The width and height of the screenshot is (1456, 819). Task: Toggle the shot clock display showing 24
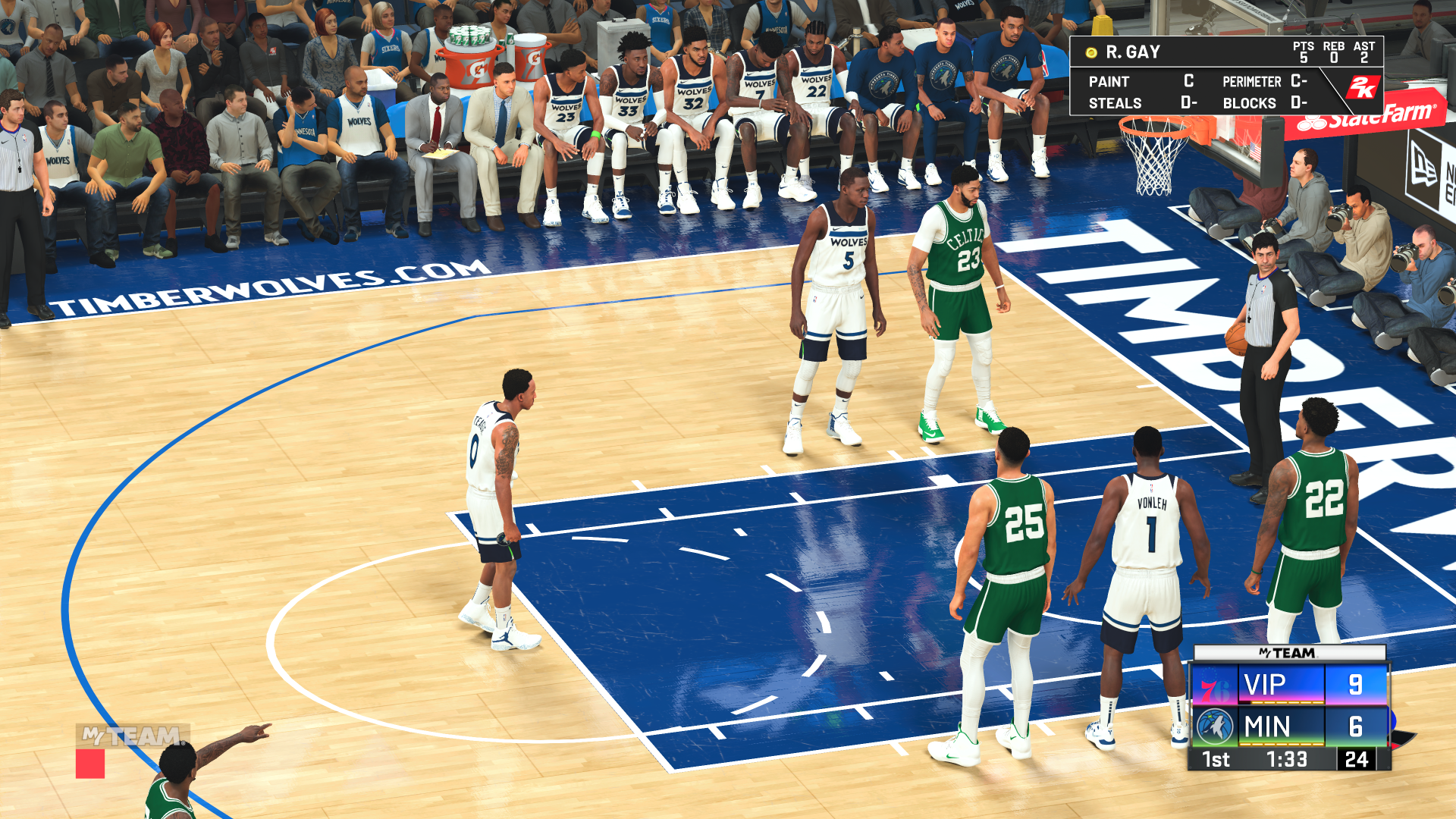[x=1354, y=759]
